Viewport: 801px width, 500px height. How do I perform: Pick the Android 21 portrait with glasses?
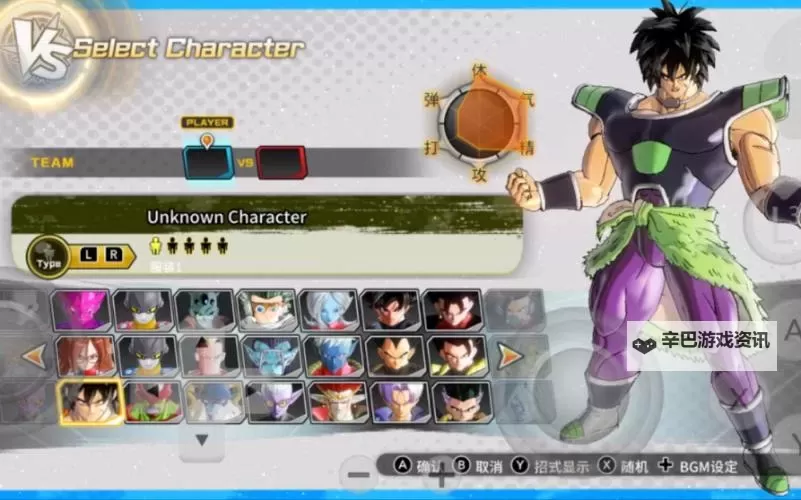point(86,355)
